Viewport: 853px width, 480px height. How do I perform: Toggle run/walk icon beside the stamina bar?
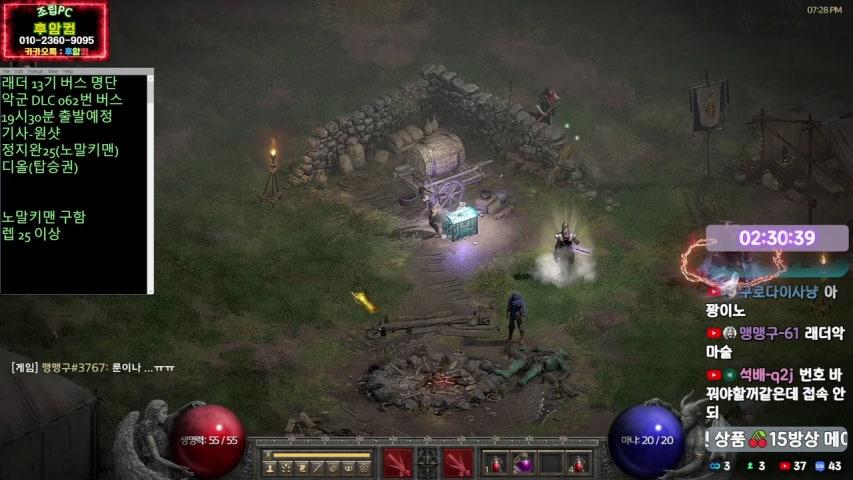coord(269,455)
